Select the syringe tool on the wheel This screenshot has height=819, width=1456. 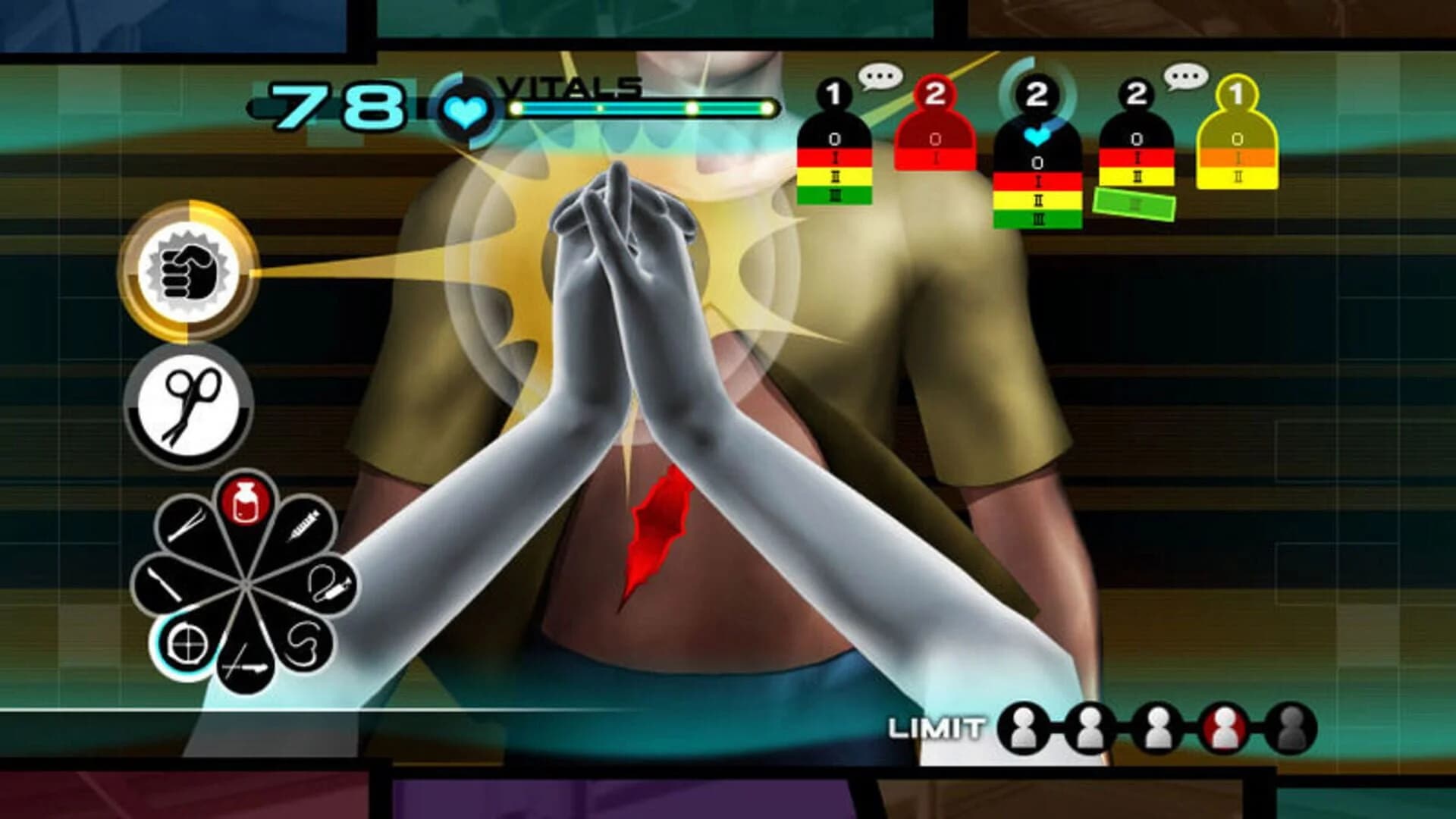tap(303, 523)
